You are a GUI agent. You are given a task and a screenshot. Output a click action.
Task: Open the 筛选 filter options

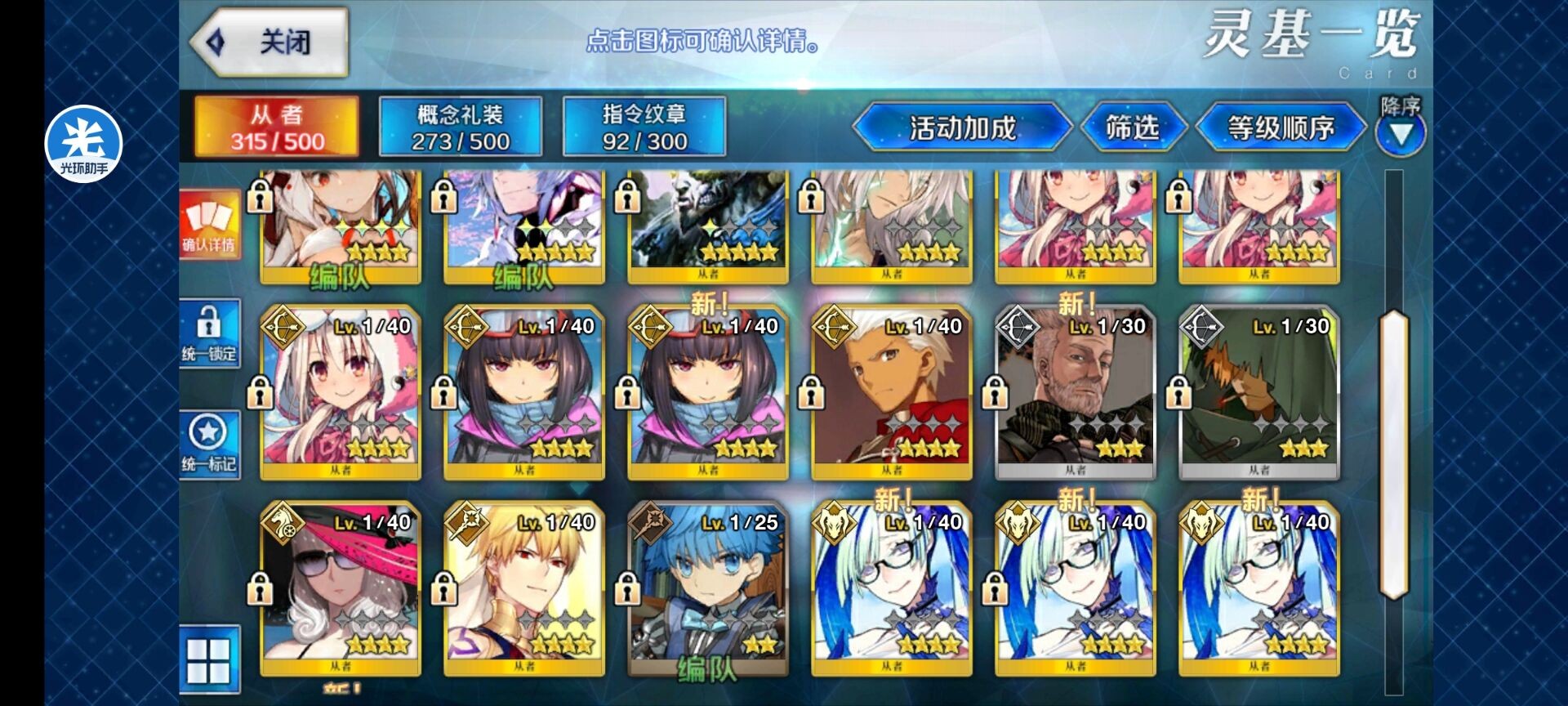point(1132,127)
